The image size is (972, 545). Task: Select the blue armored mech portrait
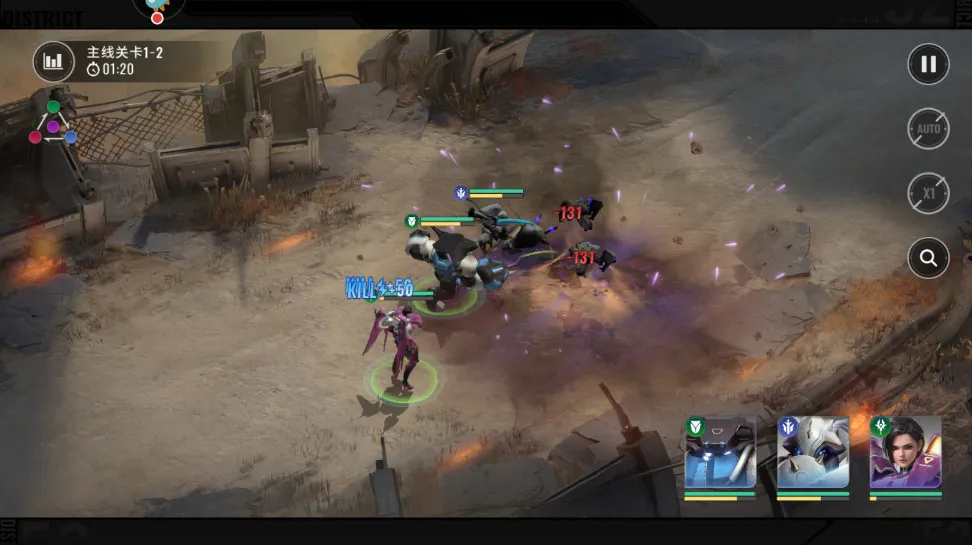720,455
